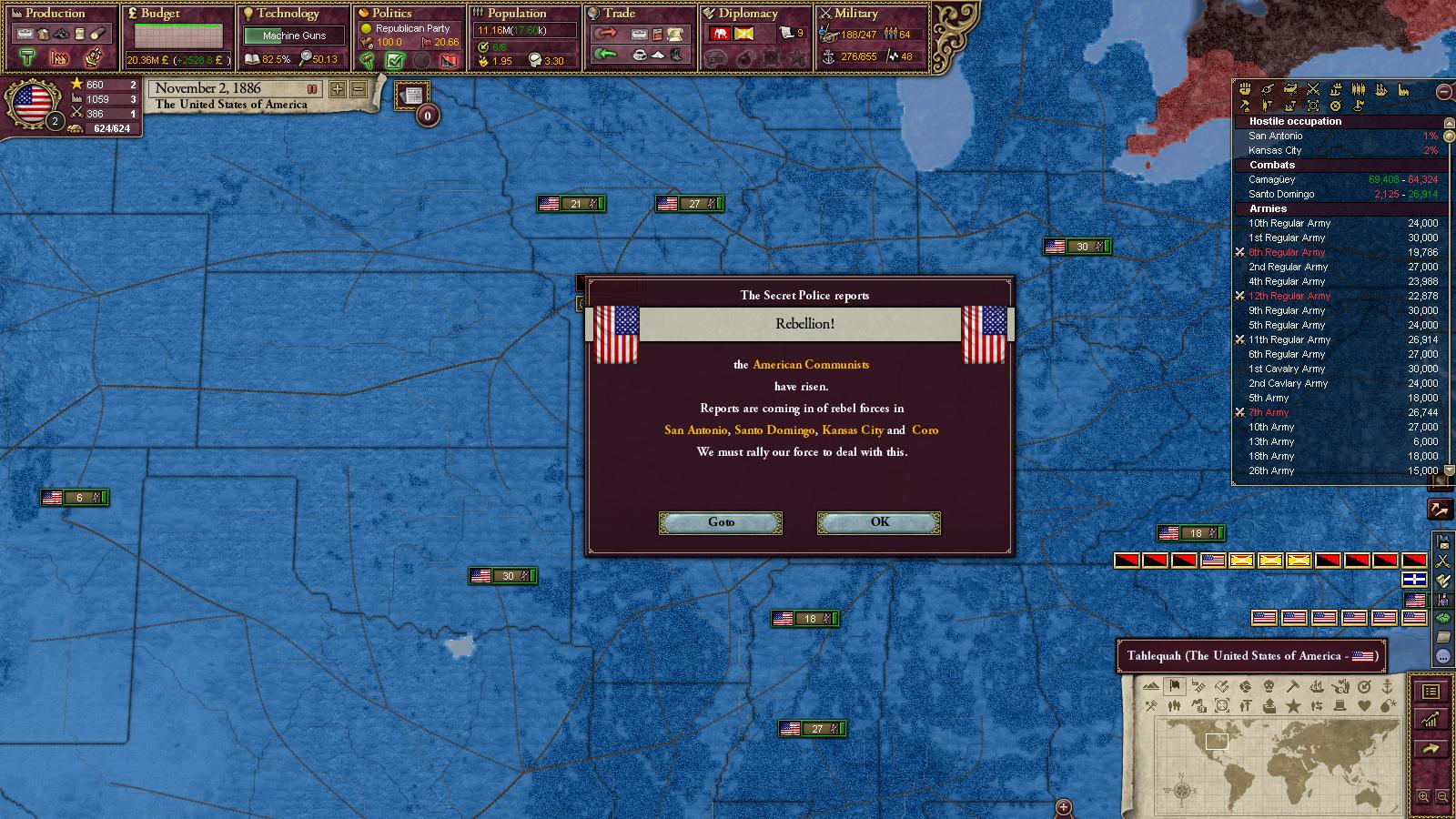Dismiss the Rebellion popup with OK
This screenshot has width=1456, height=819.
click(878, 522)
